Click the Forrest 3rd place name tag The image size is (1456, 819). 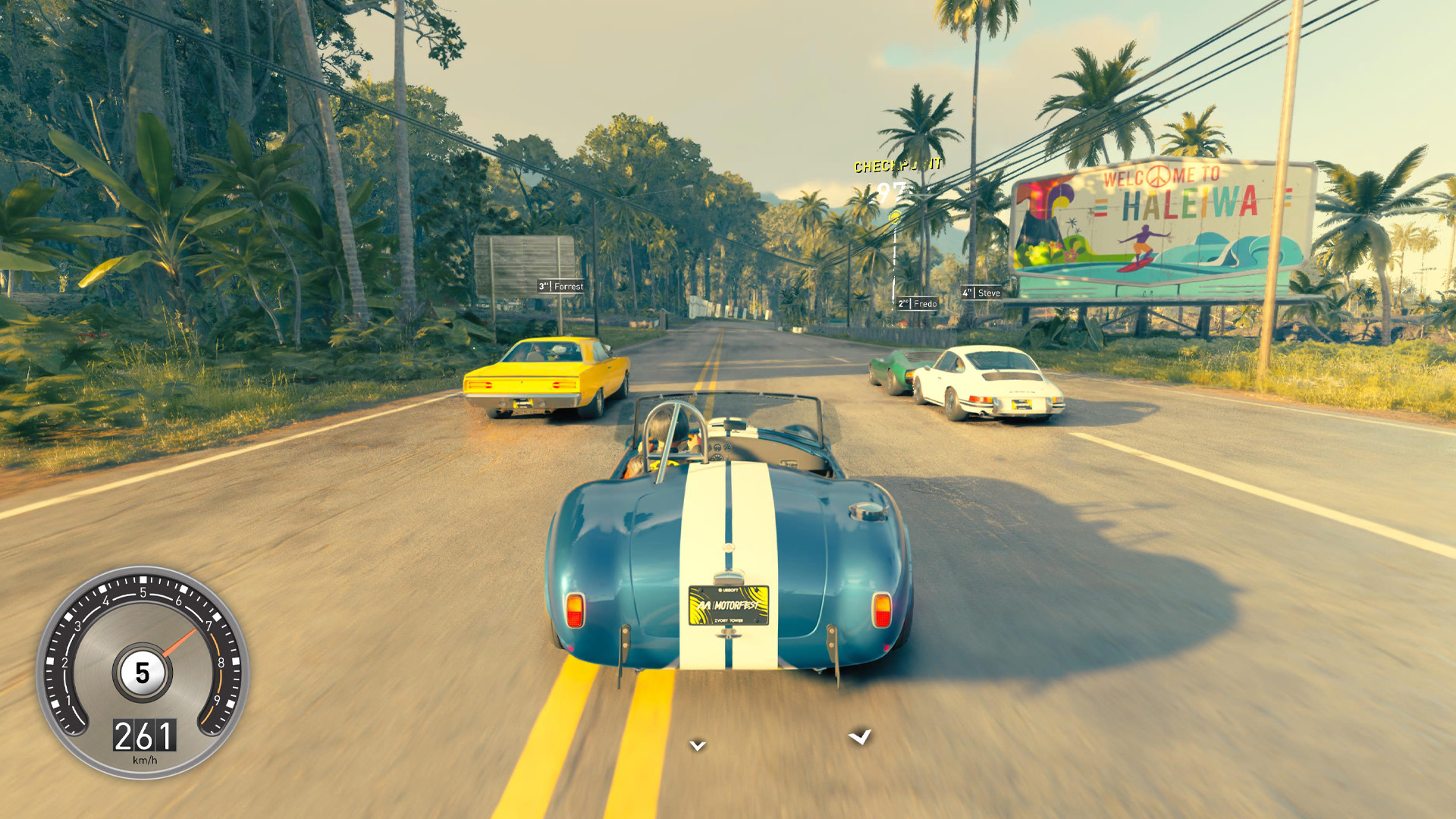coord(561,286)
